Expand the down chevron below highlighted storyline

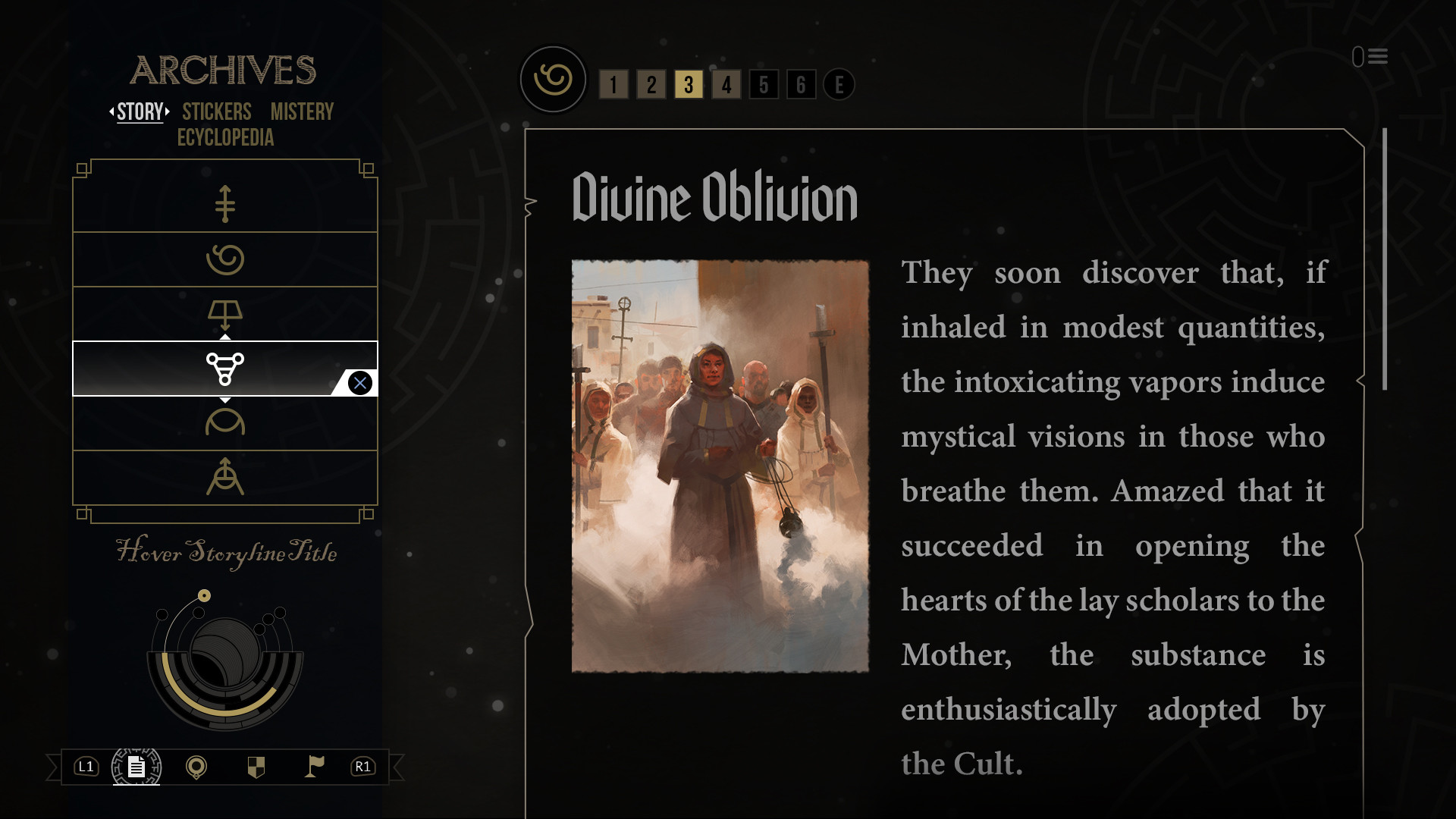pos(225,399)
